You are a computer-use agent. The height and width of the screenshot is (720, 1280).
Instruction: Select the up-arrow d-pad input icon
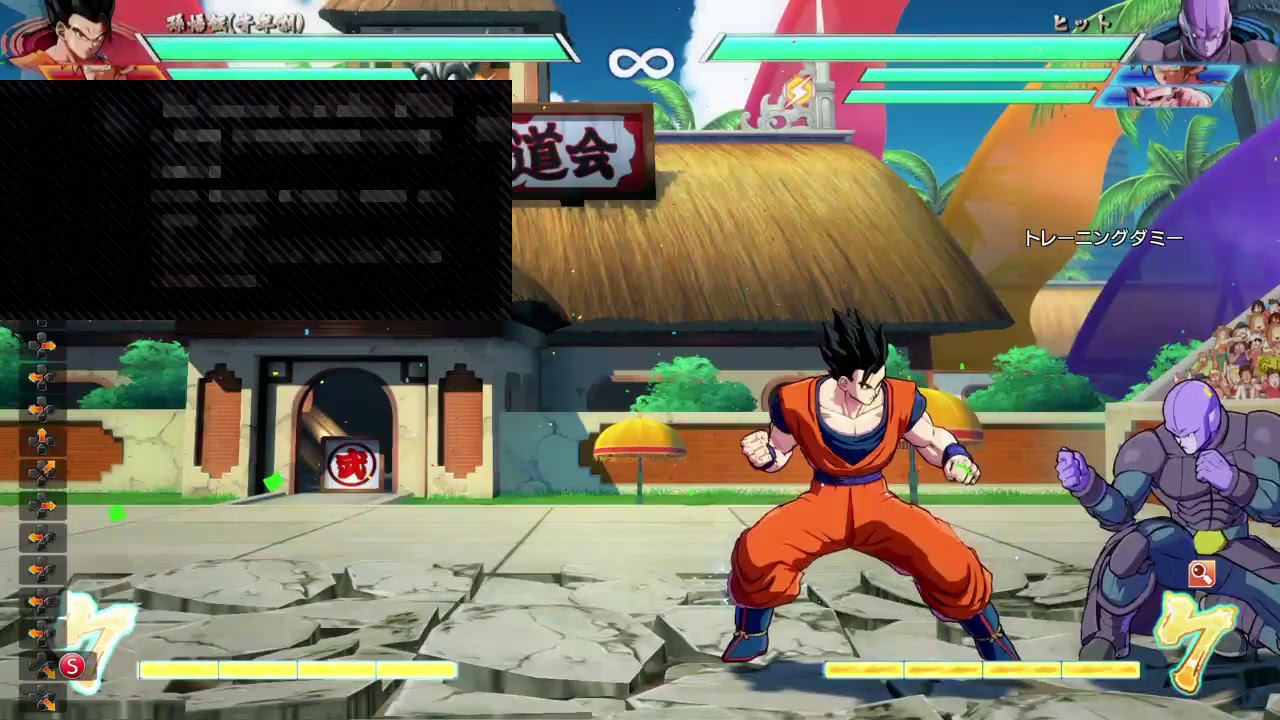43,432
